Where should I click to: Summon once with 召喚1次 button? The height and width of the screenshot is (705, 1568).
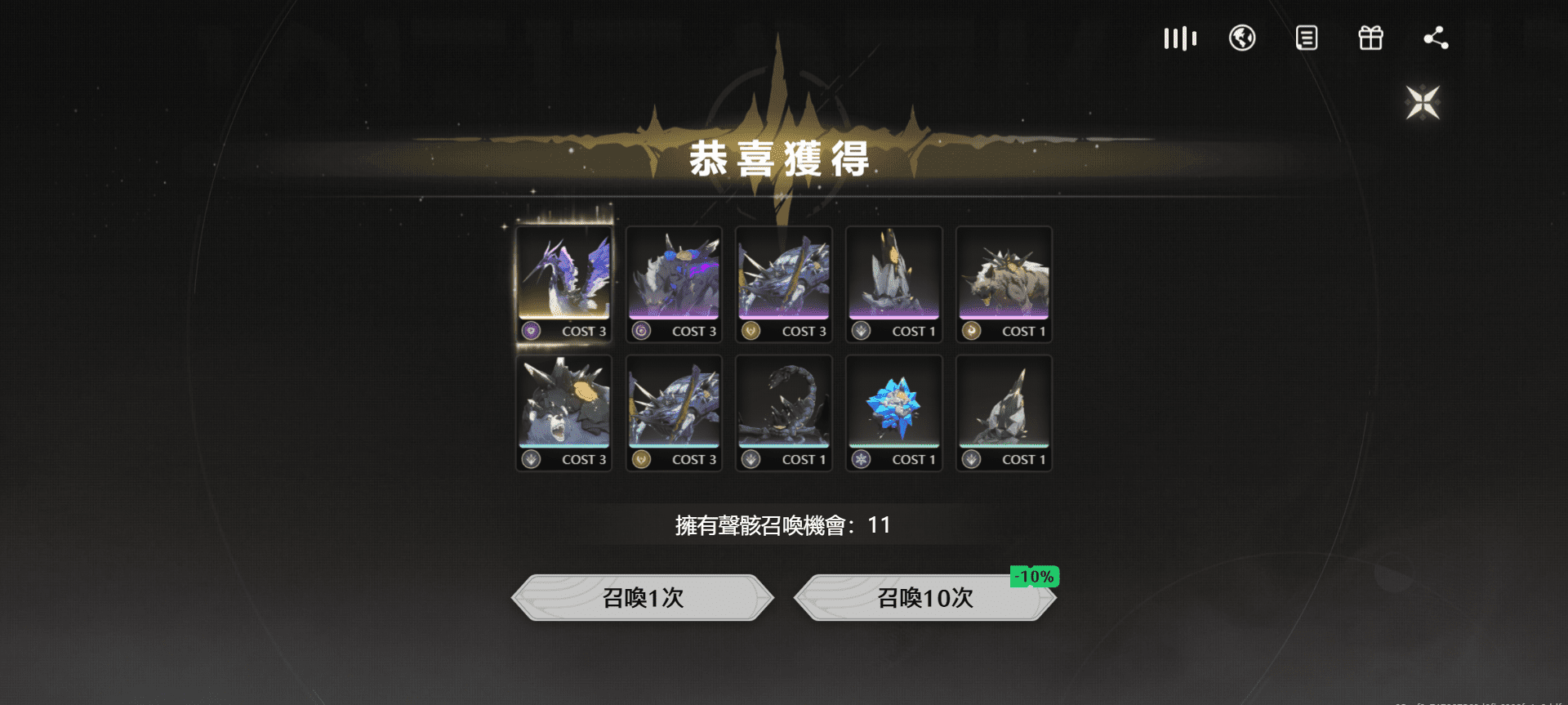coord(643,598)
